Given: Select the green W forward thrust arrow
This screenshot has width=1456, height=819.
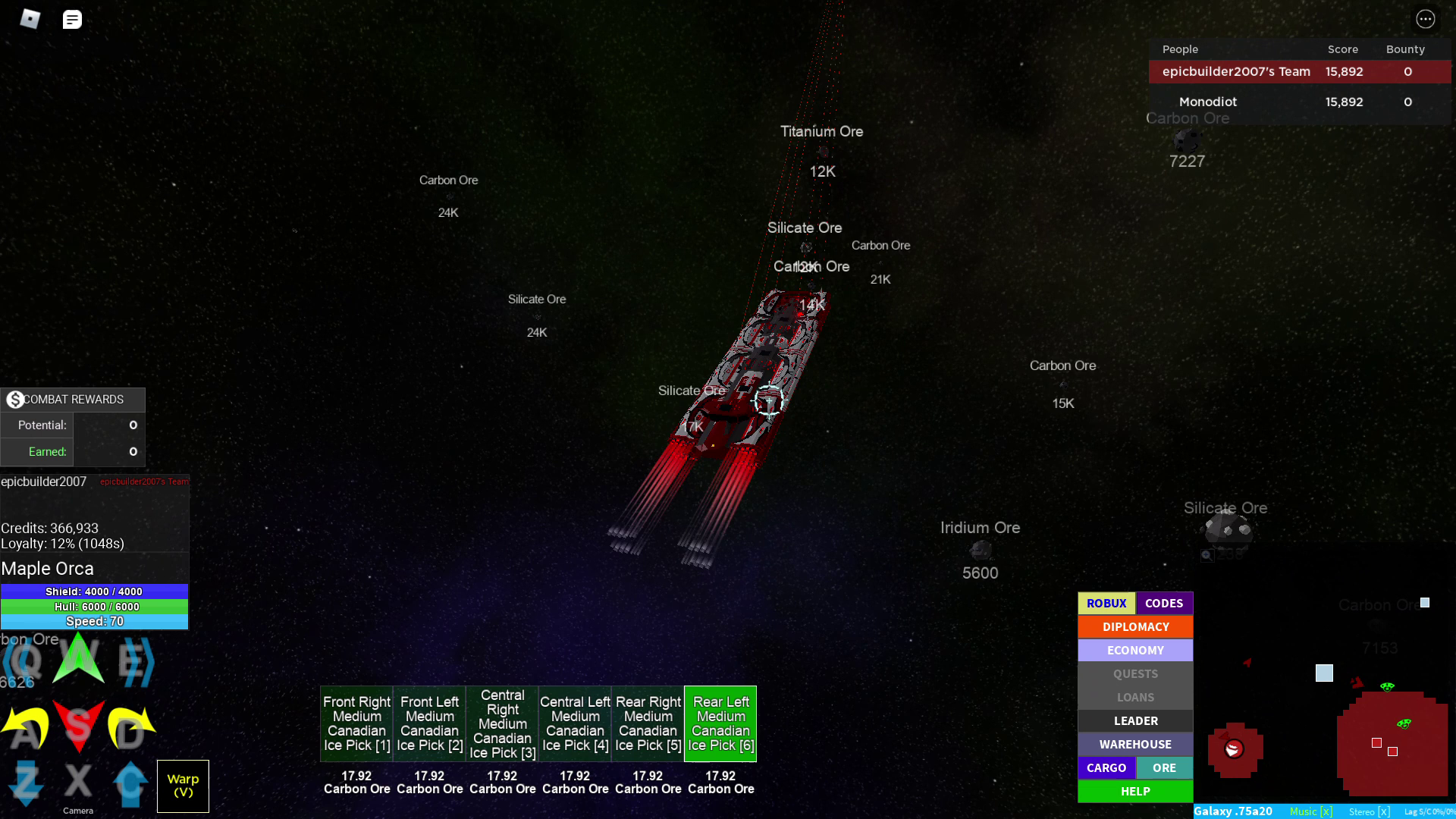Looking at the screenshot, I should click(x=77, y=657).
